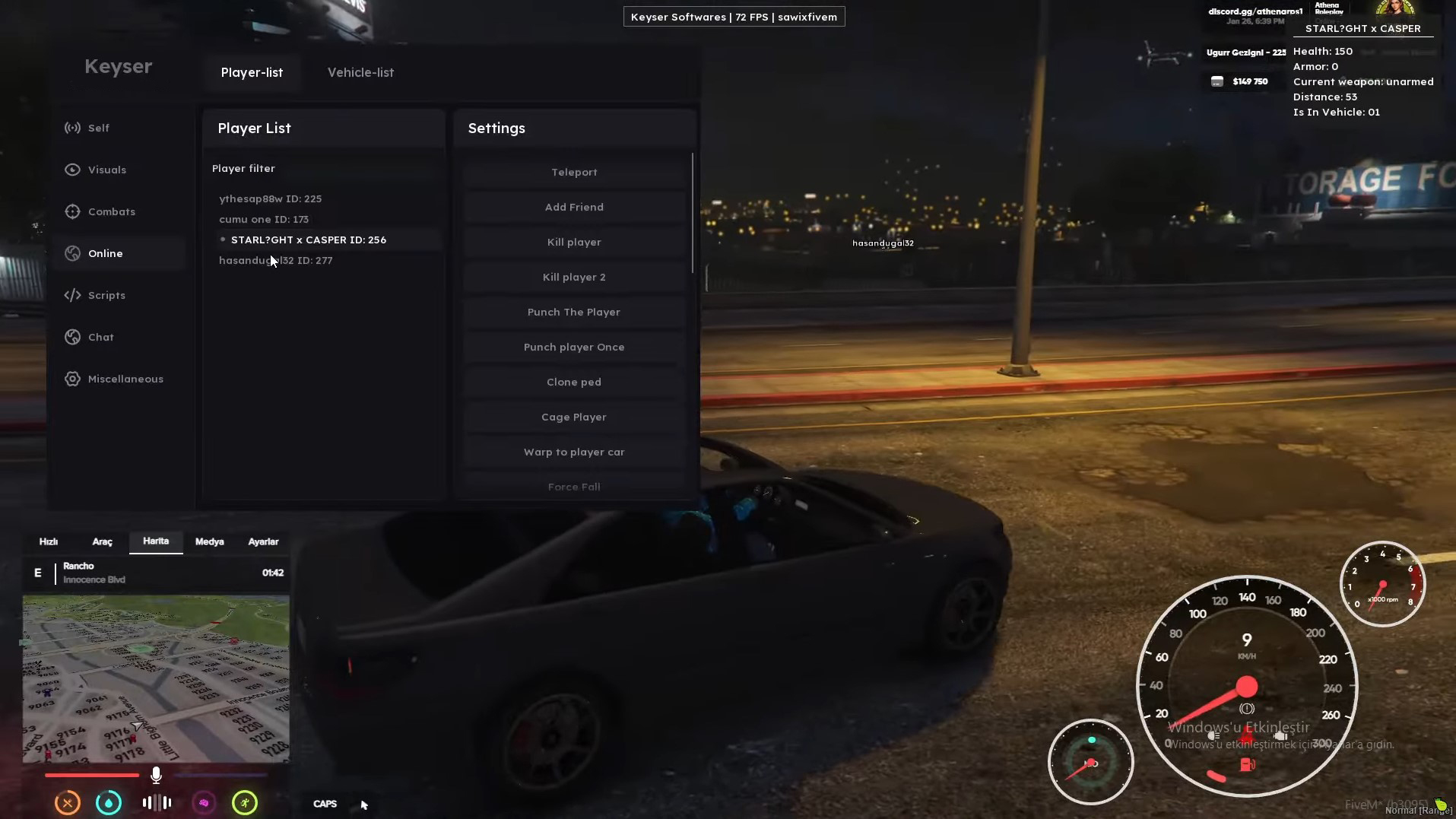Open the Self menu section

[x=98, y=128]
